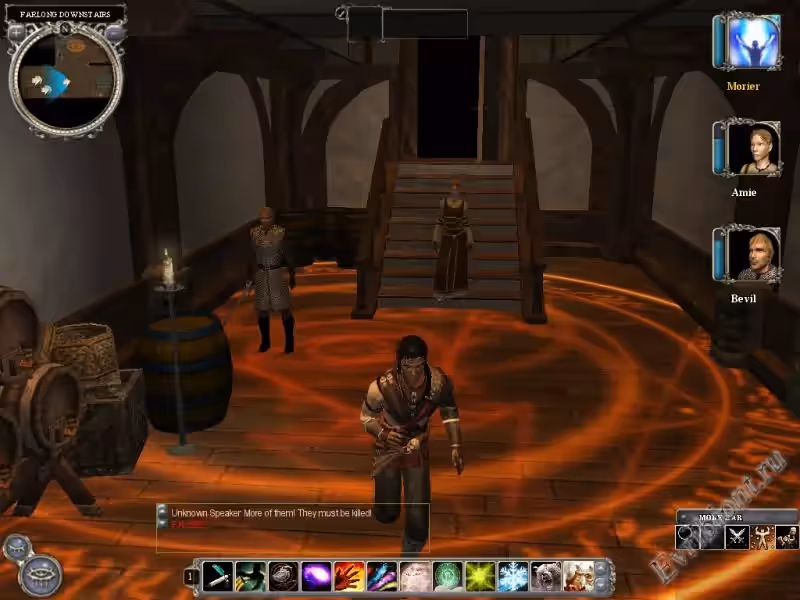Image resolution: width=800 pixels, height=600 pixels.
Task: Zoom in the minimap with plus button
Action: tap(17, 32)
